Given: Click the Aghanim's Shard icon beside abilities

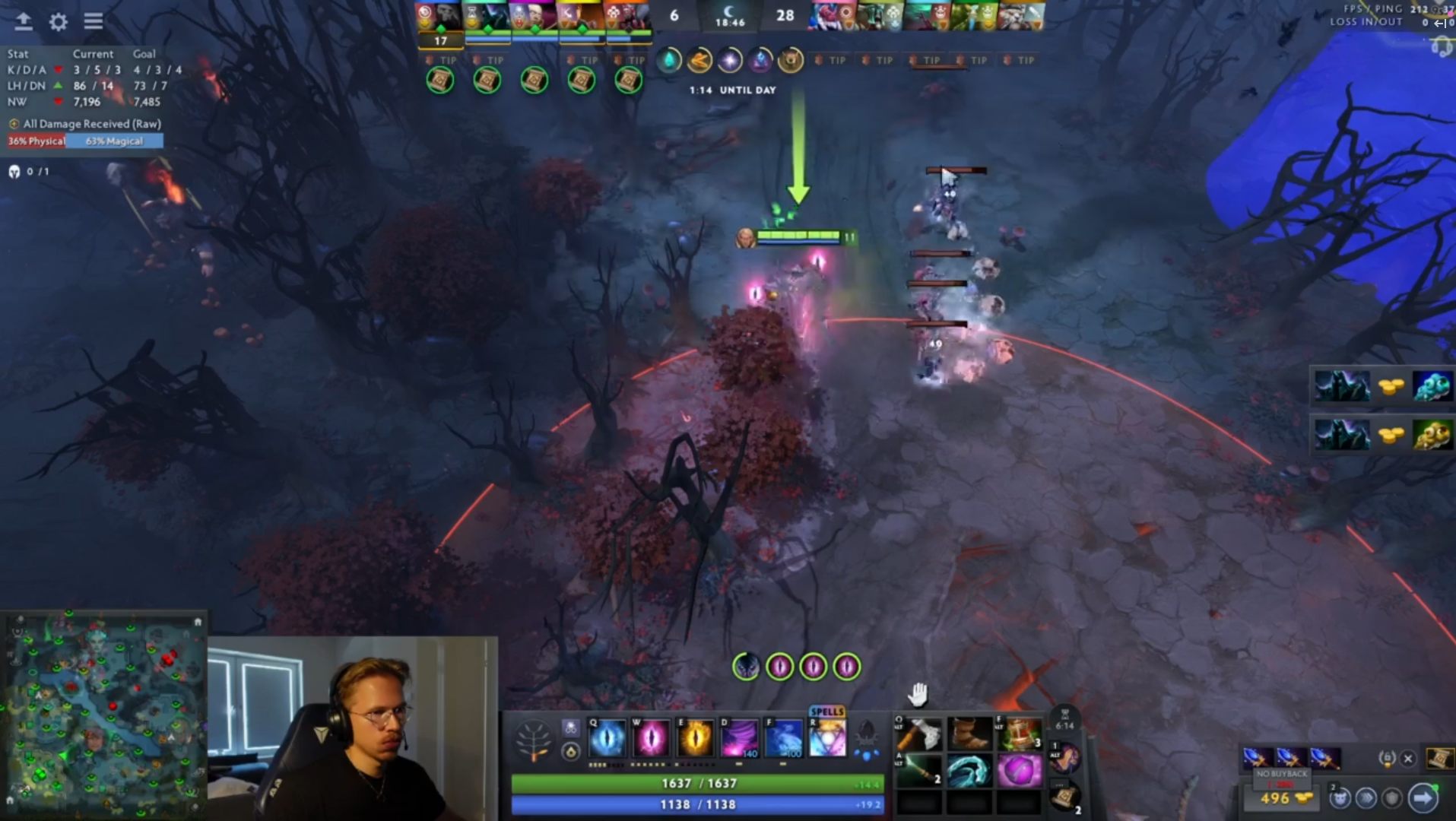Looking at the screenshot, I should tap(571, 751).
